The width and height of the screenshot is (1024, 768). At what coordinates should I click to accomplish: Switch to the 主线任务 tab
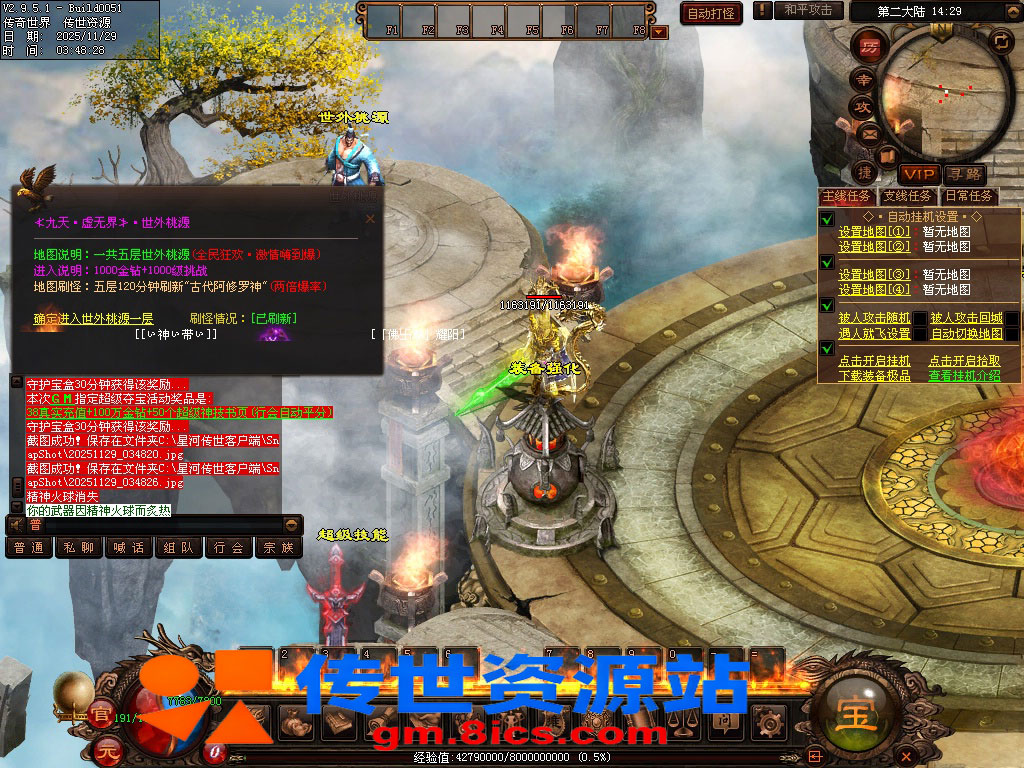845,196
